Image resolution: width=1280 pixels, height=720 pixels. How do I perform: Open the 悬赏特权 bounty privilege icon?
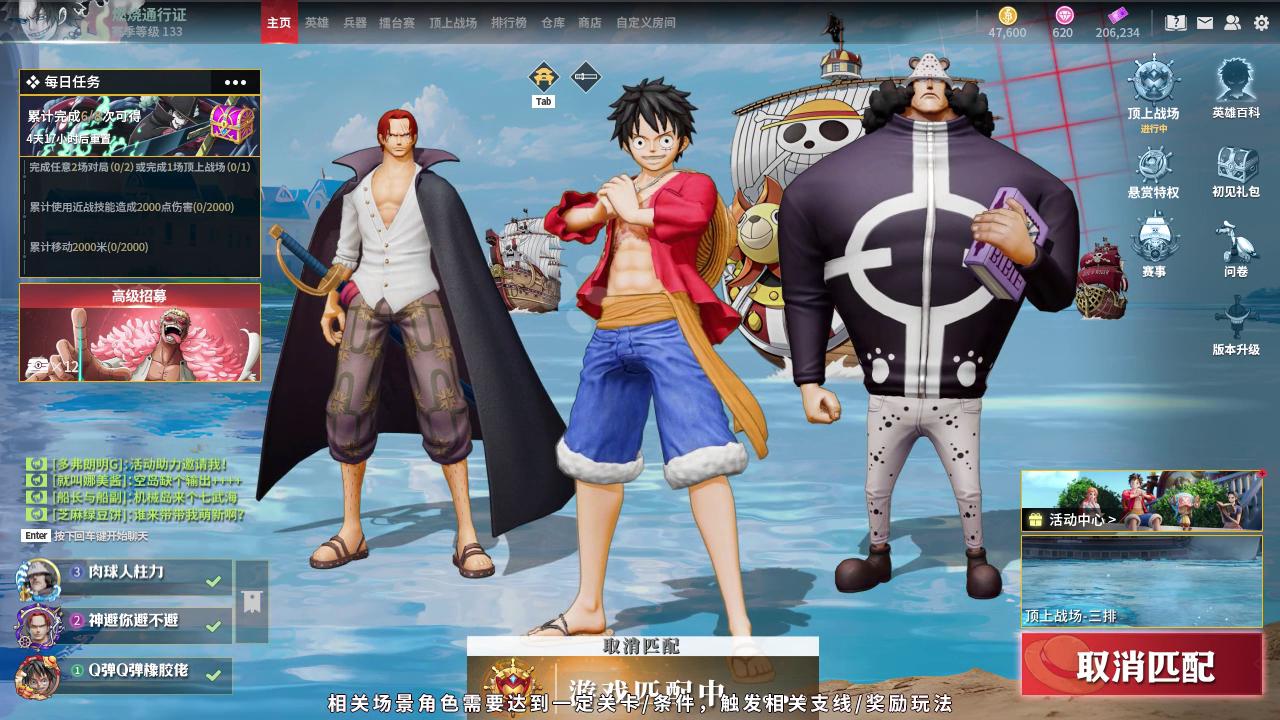pyautogui.click(x=1153, y=168)
